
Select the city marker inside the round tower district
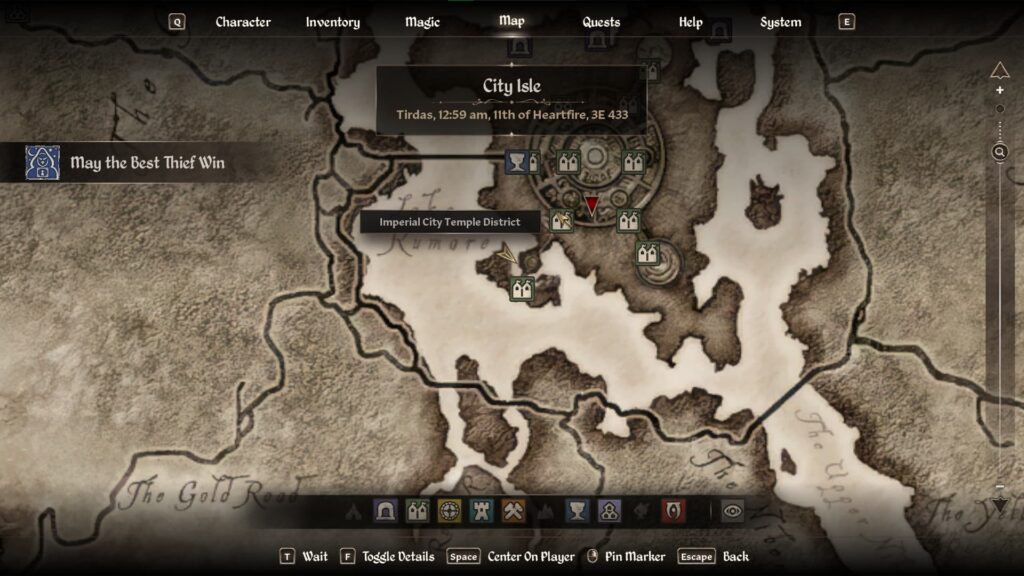(648, 253)
